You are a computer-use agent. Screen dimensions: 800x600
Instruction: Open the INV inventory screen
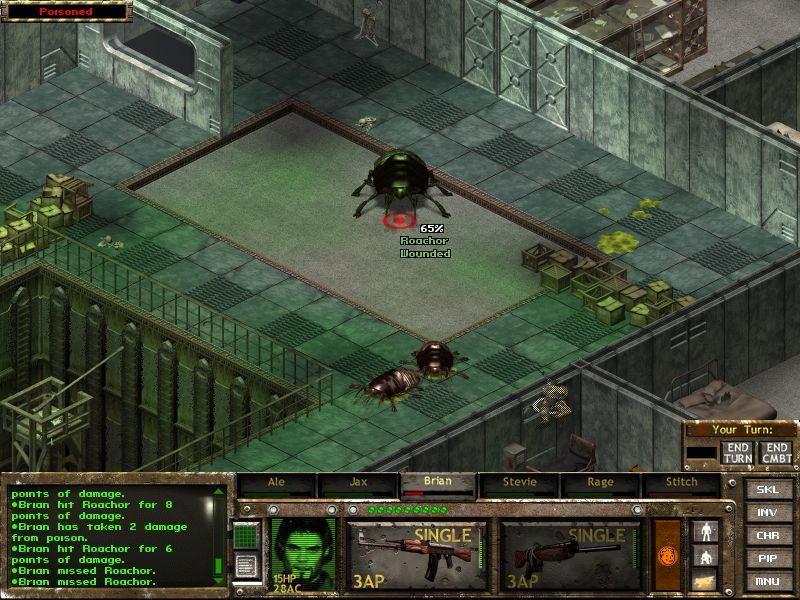(767, 512)
